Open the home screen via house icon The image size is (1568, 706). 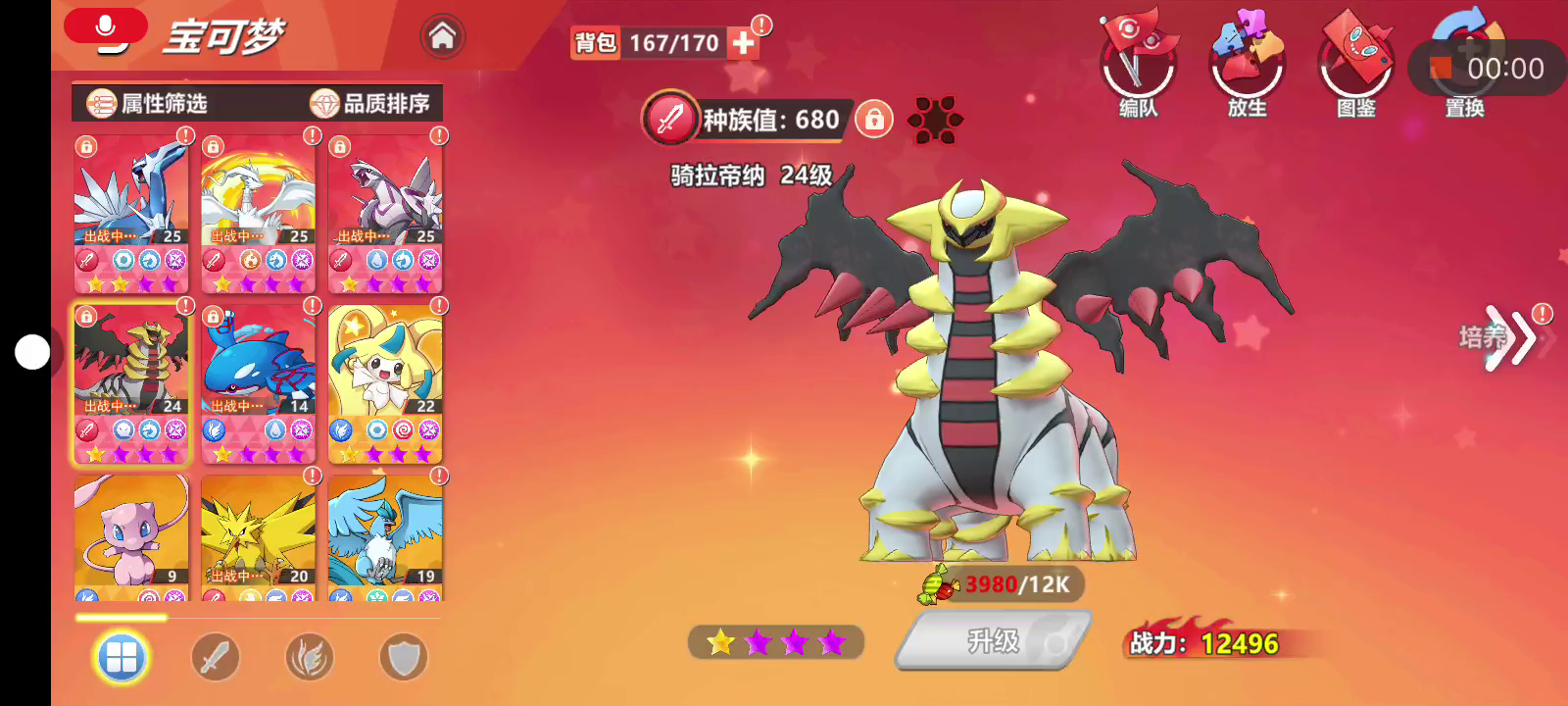442,37
